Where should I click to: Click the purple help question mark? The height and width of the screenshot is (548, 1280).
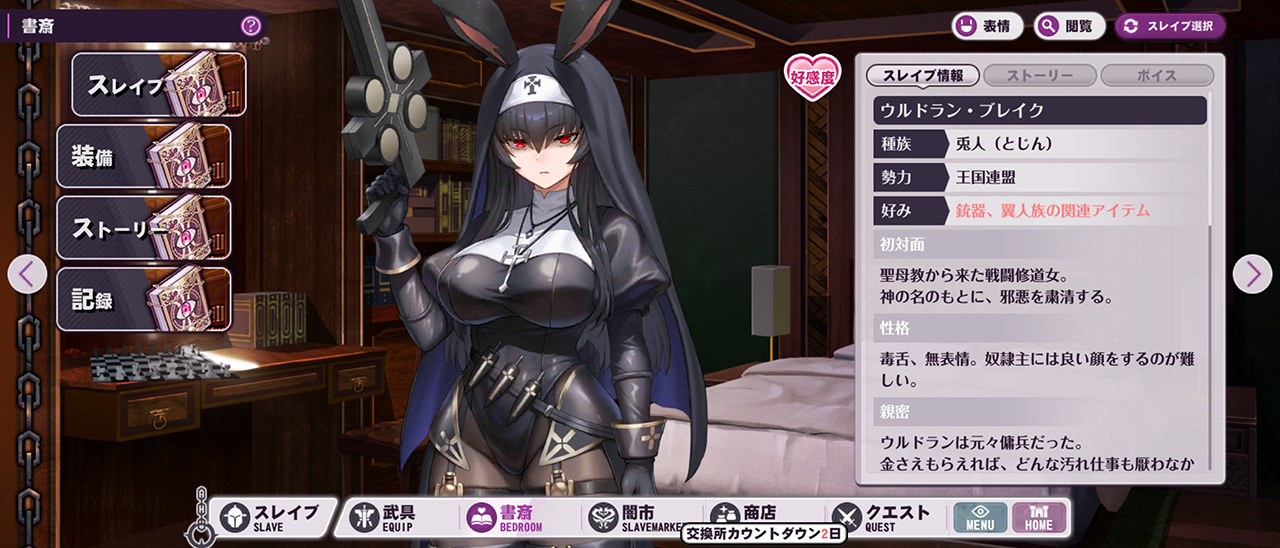pos(251,26)
